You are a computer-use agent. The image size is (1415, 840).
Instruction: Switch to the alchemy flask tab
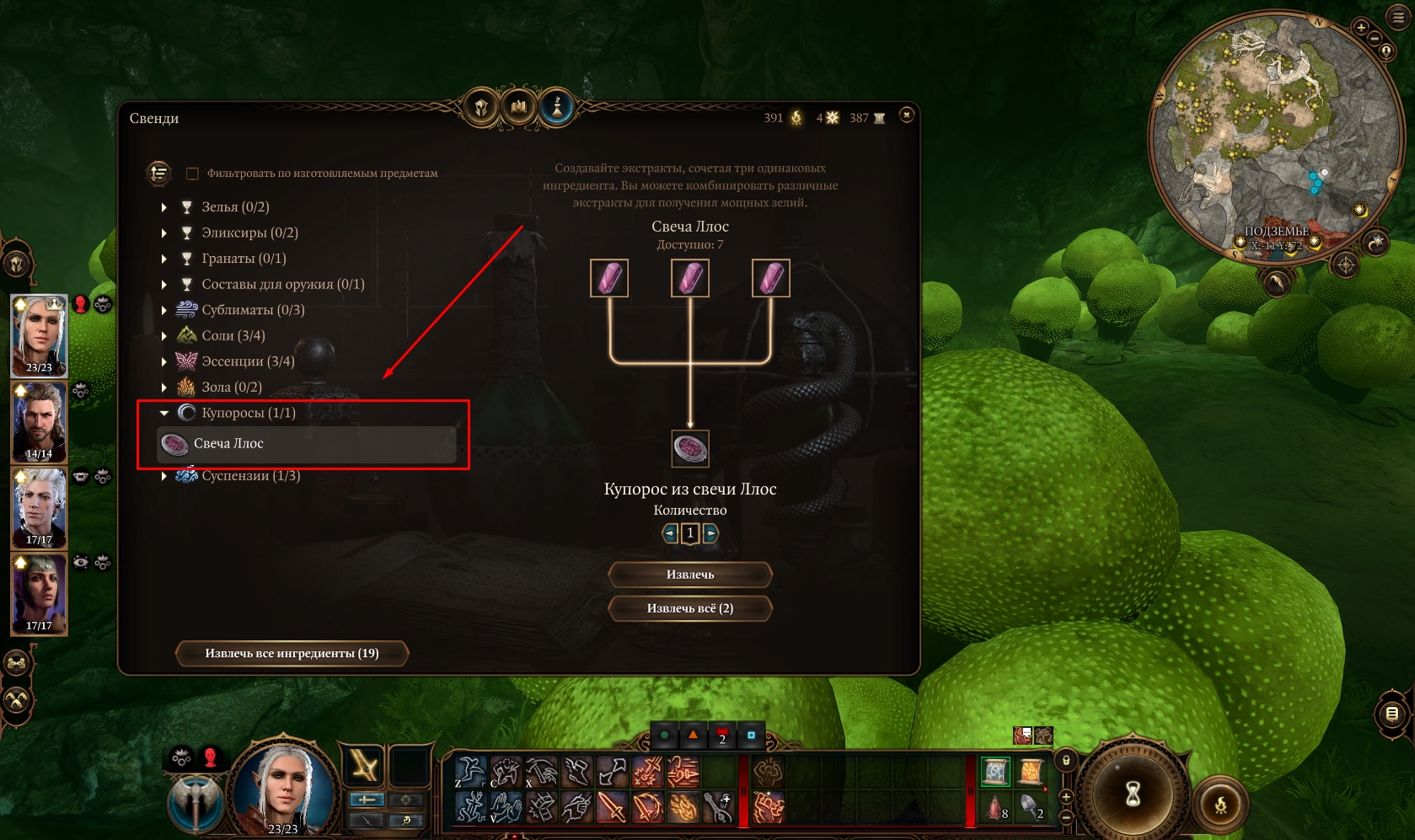coord(556,108)
